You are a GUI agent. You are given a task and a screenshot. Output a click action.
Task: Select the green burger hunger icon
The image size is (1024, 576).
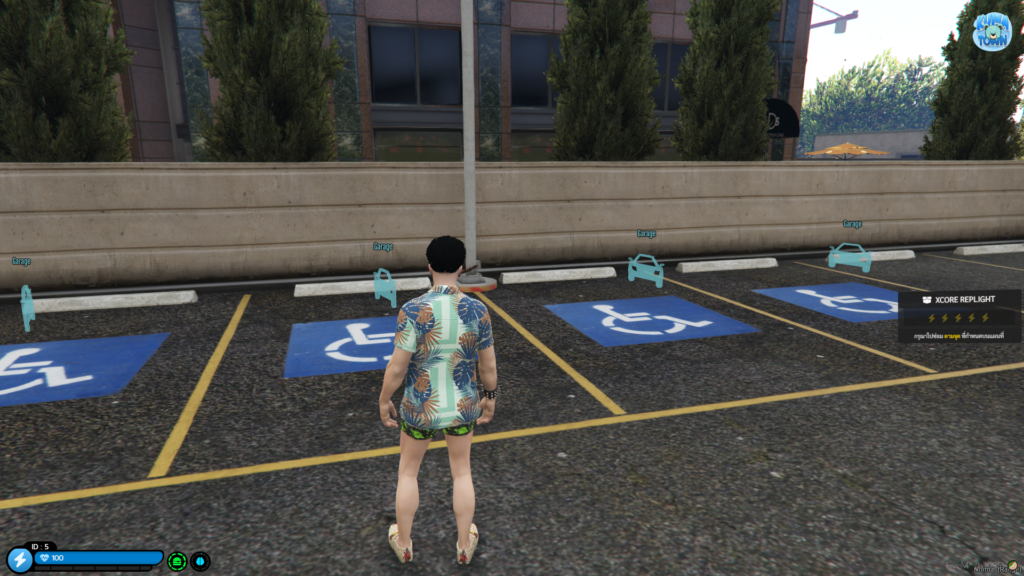click(177, 561)
